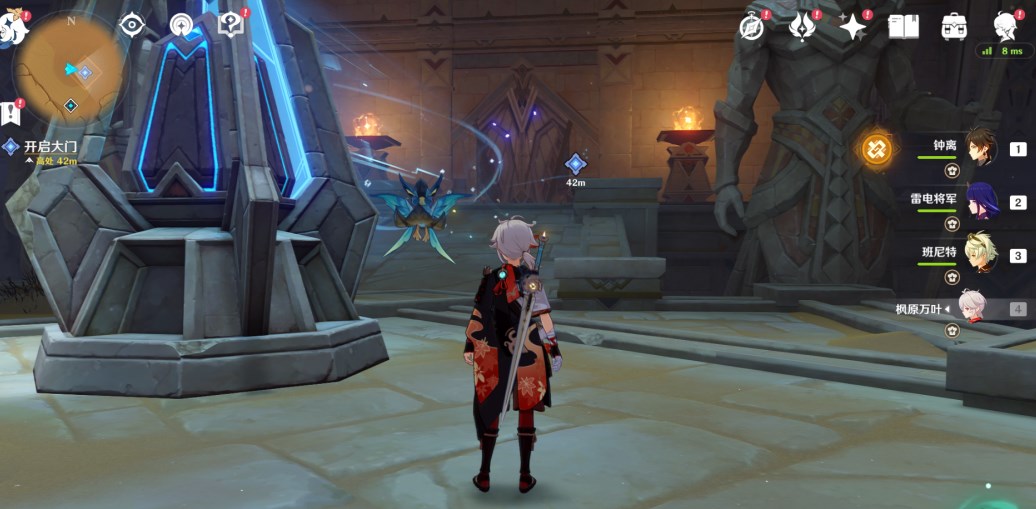Switch to party member 钟离
Screen dimensions: 1036x509
980,148
